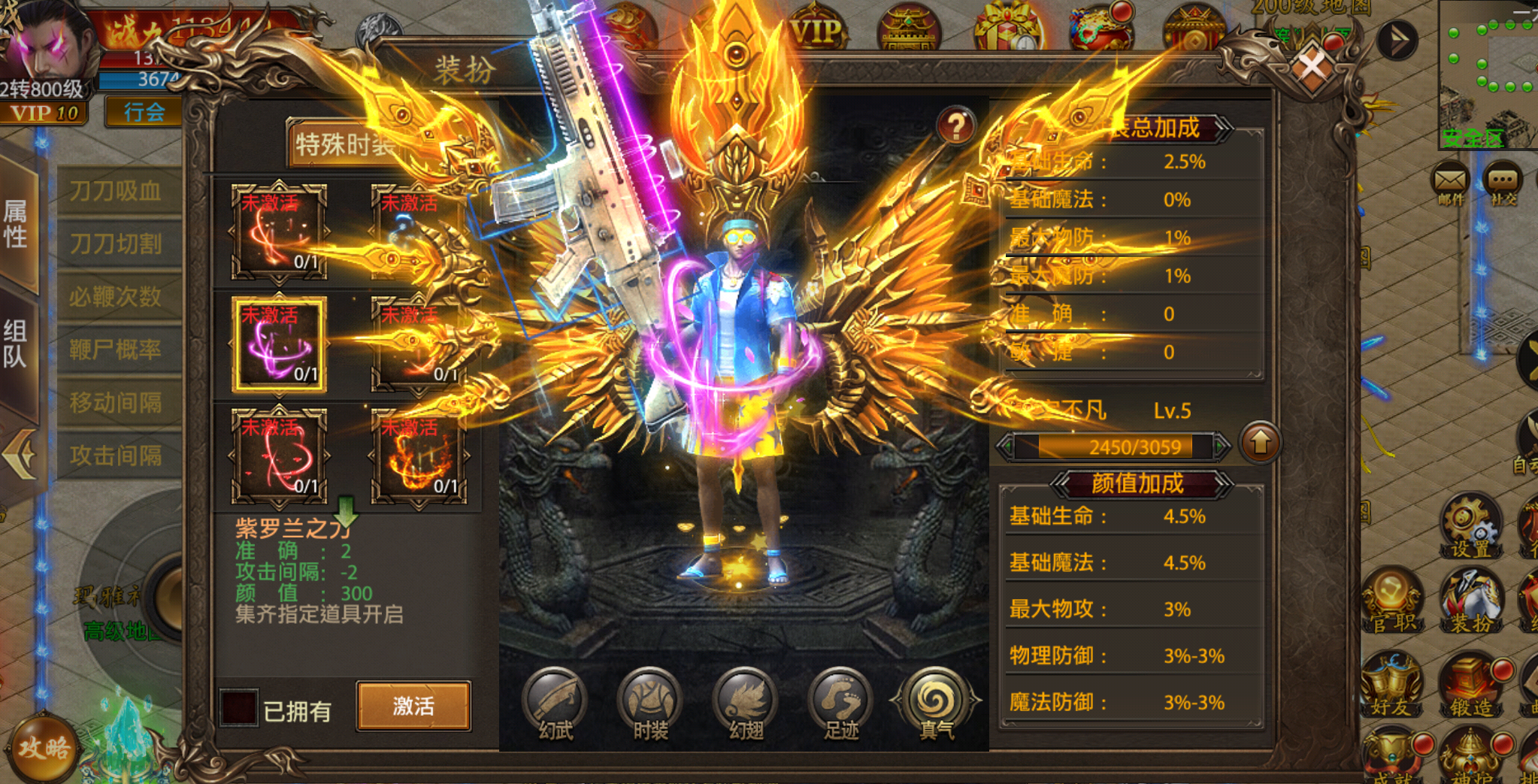Click the left arrow of the 2450/3059 bar

click(1006, 446)
